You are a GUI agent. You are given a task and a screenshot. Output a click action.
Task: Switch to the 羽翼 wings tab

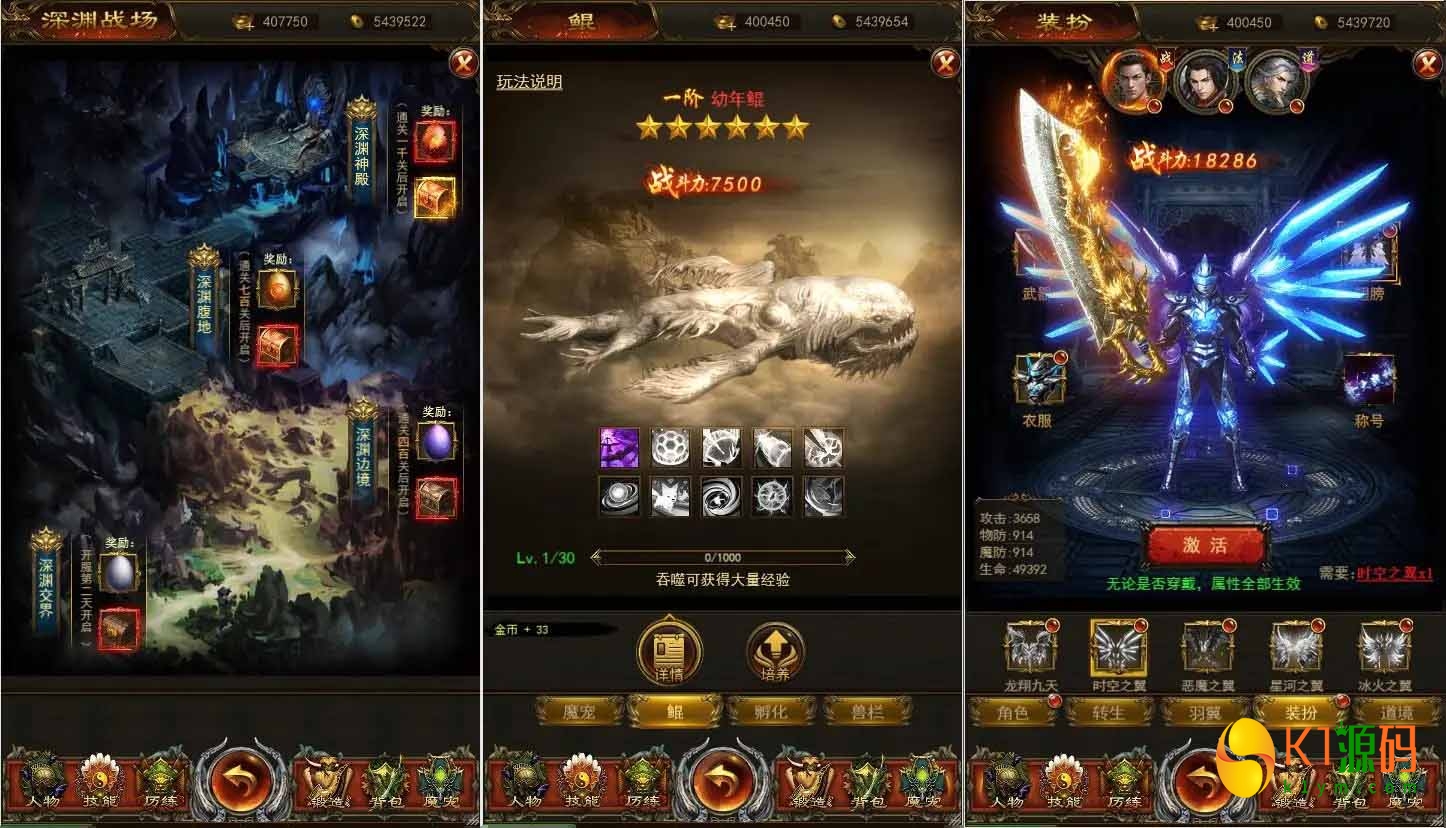[1205, 712]
